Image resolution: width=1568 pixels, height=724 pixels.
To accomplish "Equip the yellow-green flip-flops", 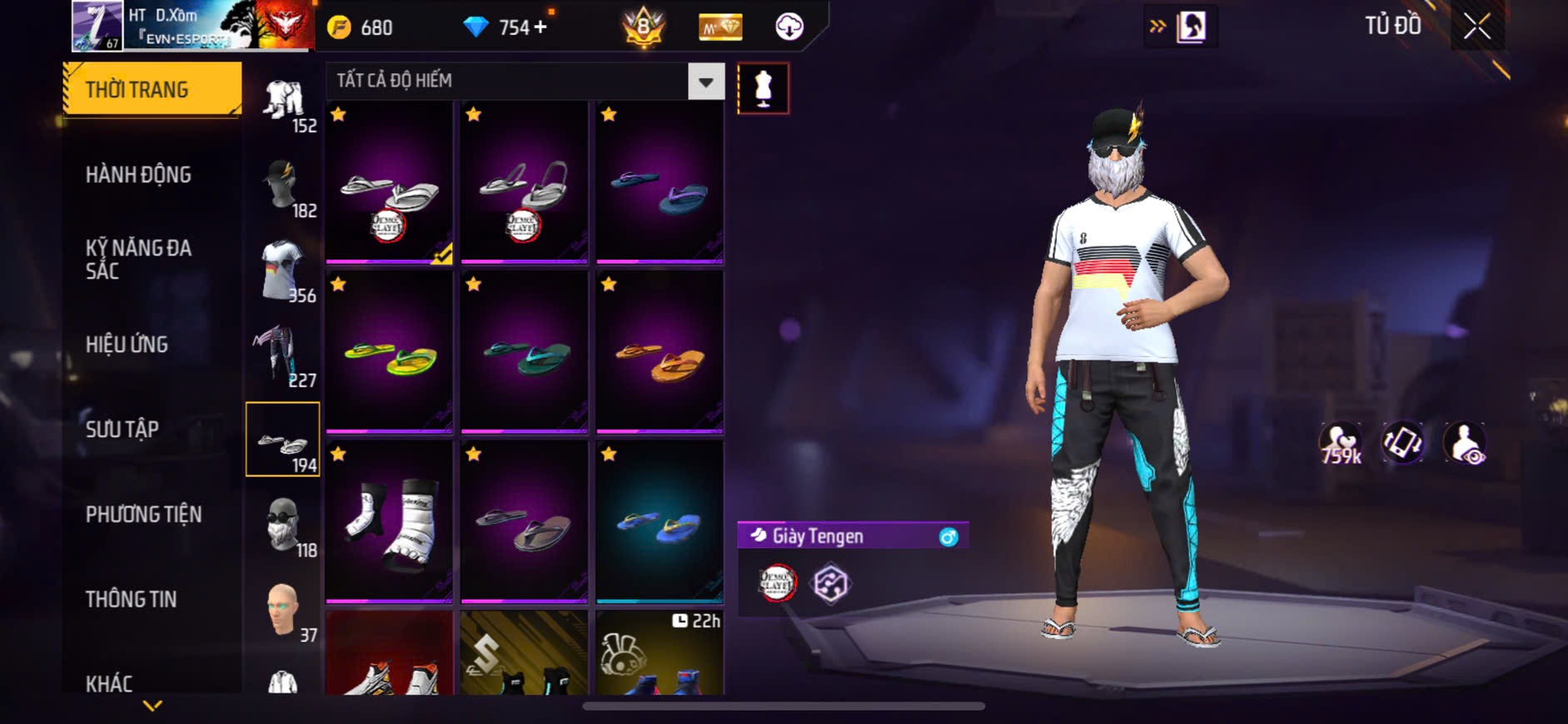I will [389, 353].
